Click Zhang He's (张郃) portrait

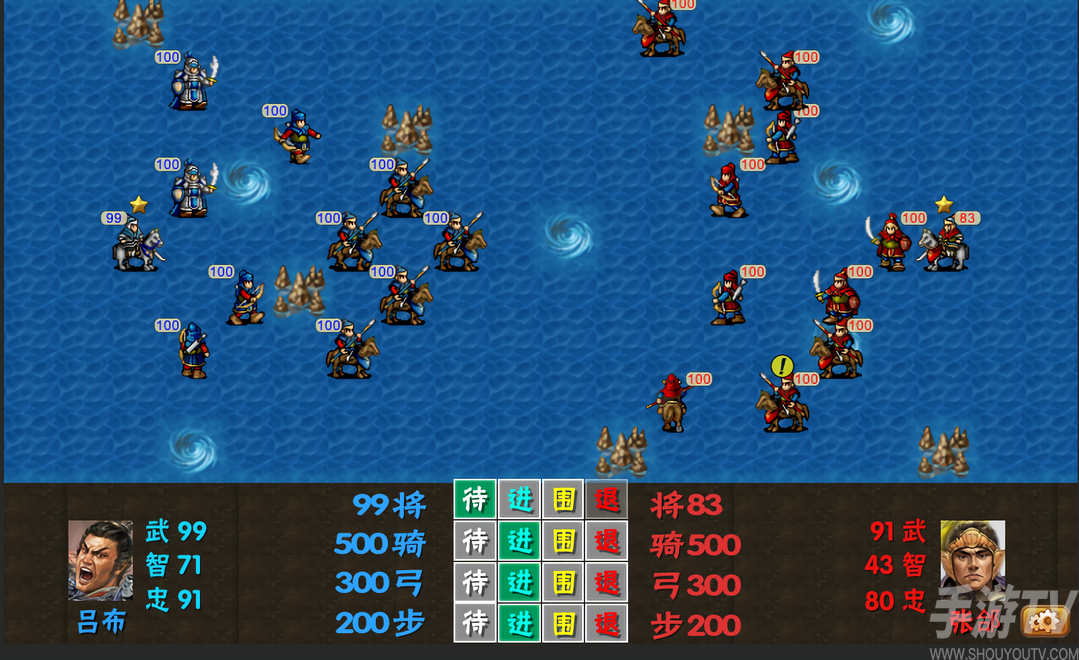pyautogui.click(x=972, y=556)
